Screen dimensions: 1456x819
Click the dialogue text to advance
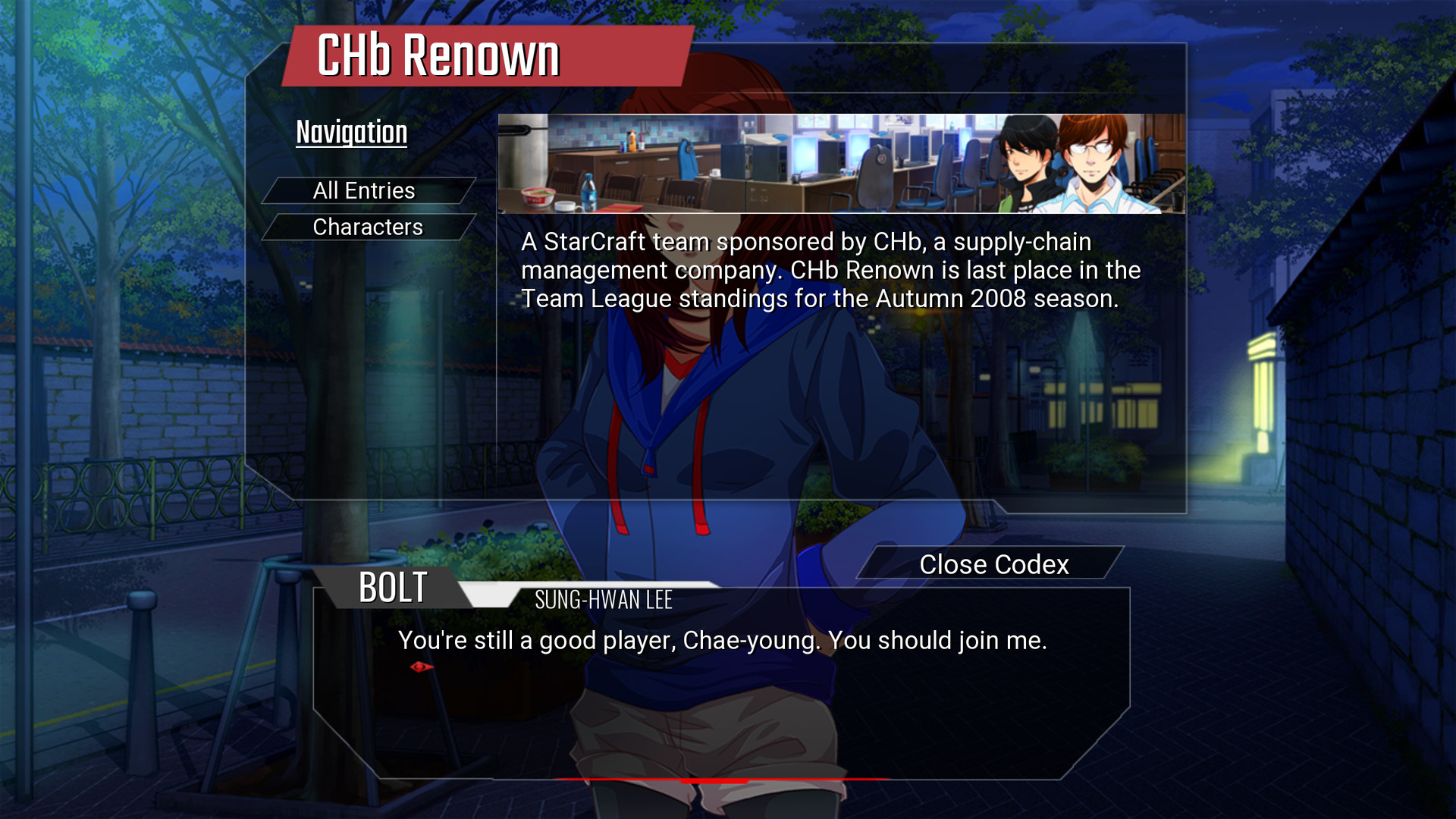point(722,641)
